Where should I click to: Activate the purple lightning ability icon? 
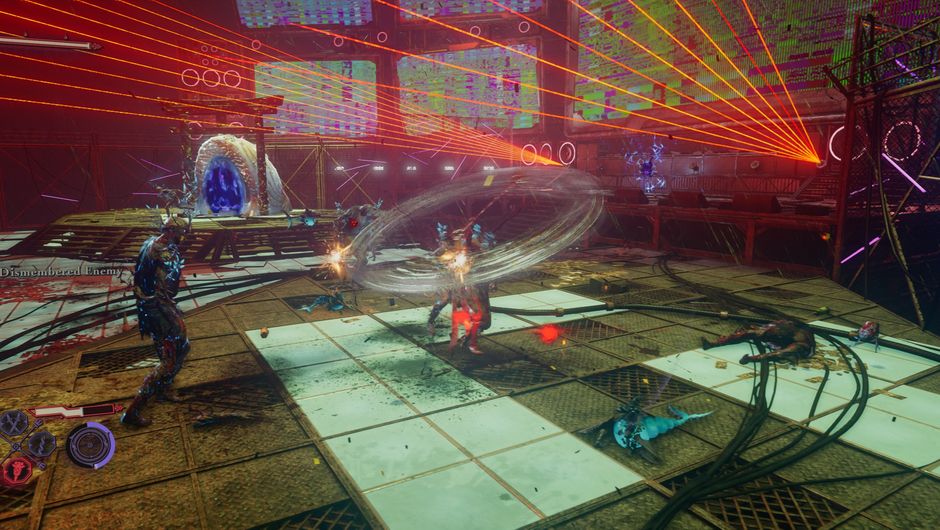pyautogui.click(x=42, y=442)
